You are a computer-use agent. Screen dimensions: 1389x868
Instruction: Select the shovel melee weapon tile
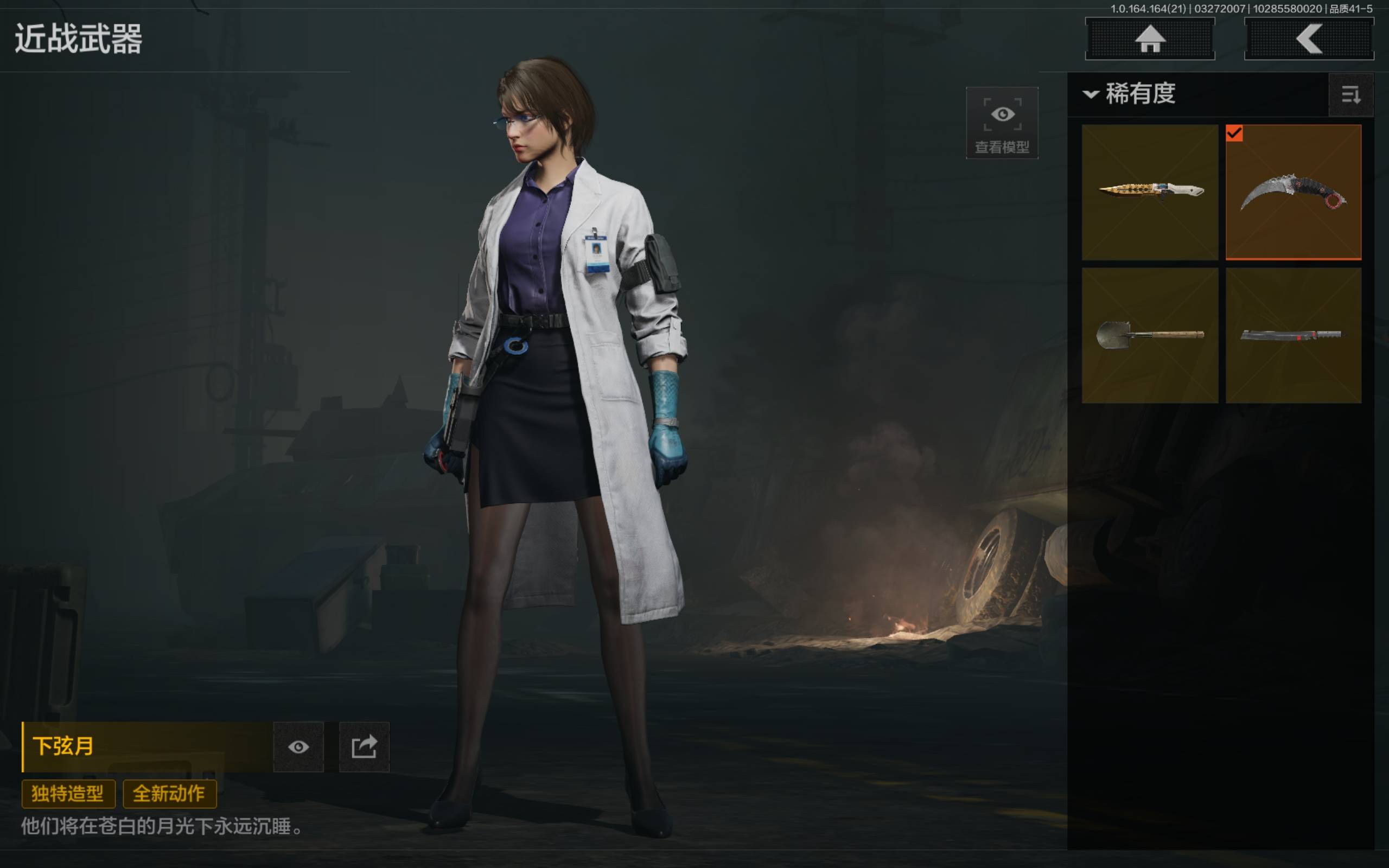click(x=1150, y=335)
